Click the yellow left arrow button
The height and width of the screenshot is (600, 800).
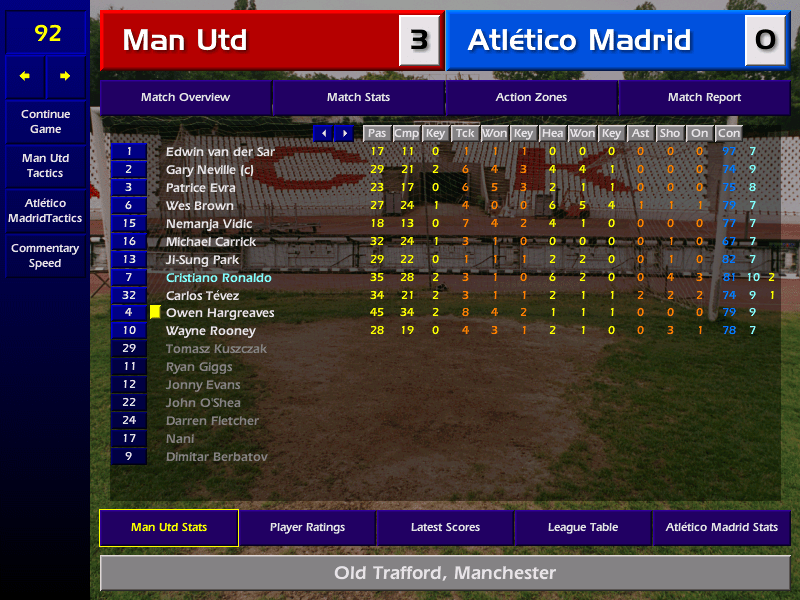tap(25, 76)
